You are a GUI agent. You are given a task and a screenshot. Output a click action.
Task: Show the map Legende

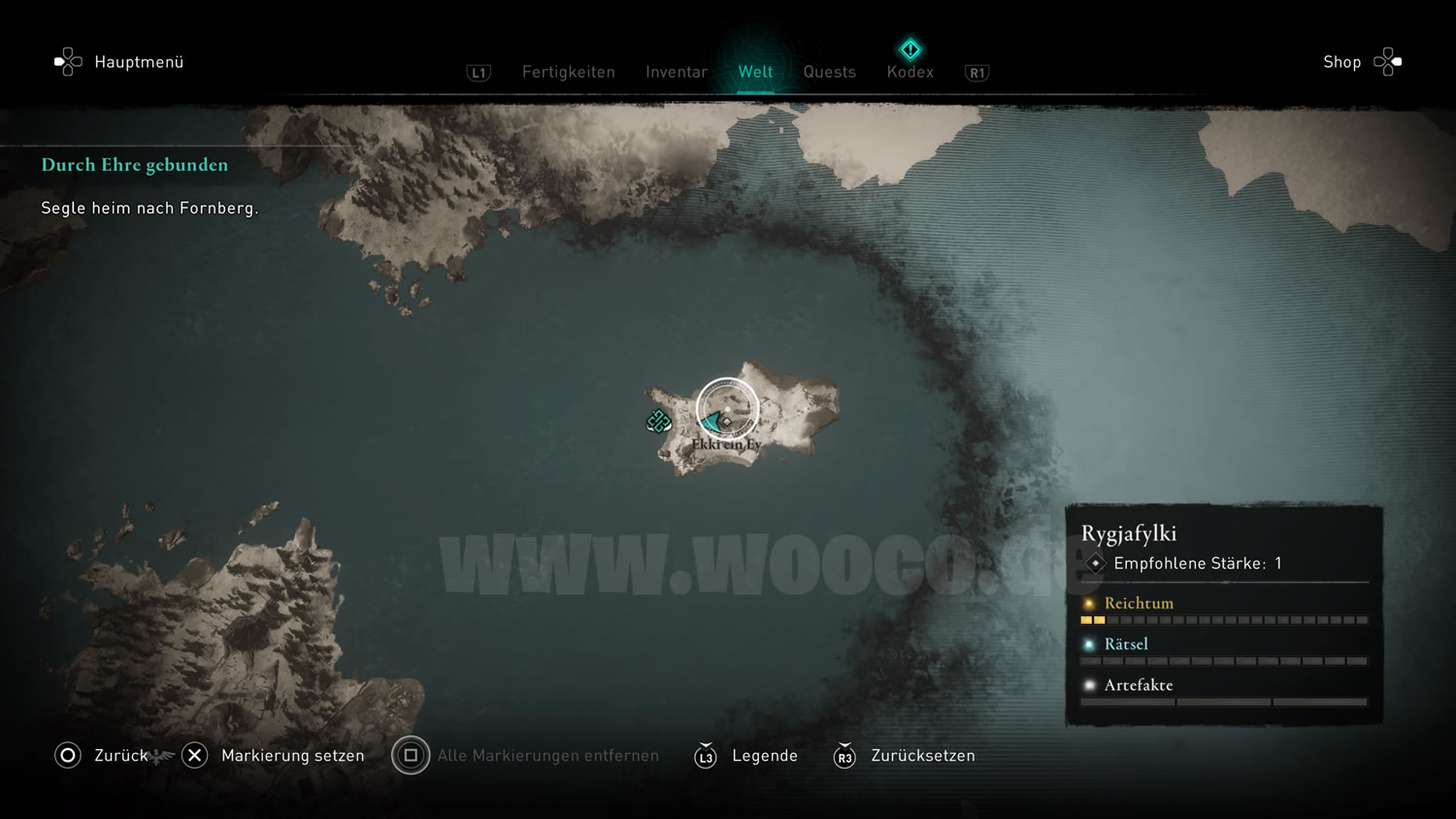(x=764, y=755)
